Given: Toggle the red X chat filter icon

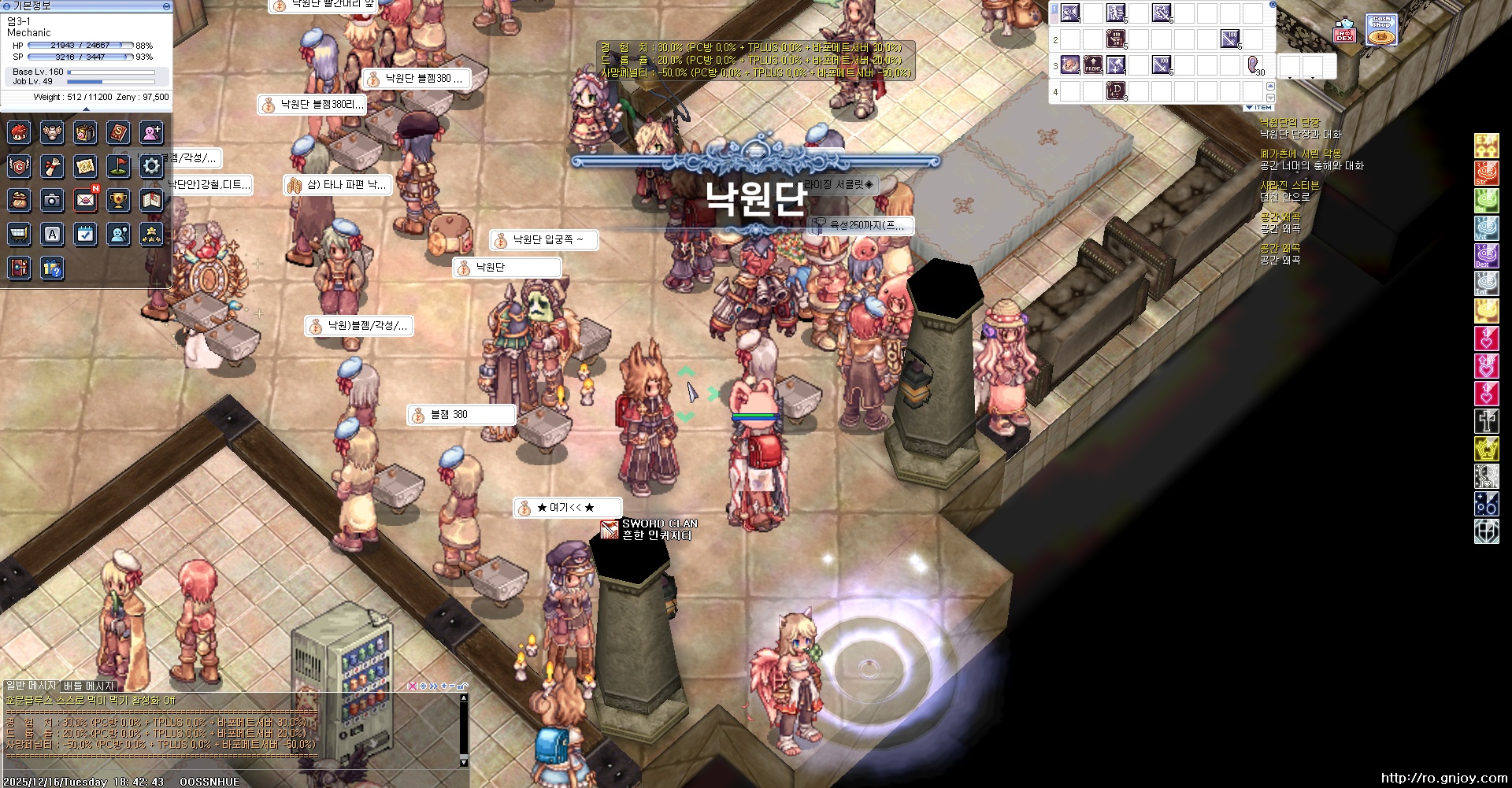Looking at the screenshot, I should click(413, 686).
